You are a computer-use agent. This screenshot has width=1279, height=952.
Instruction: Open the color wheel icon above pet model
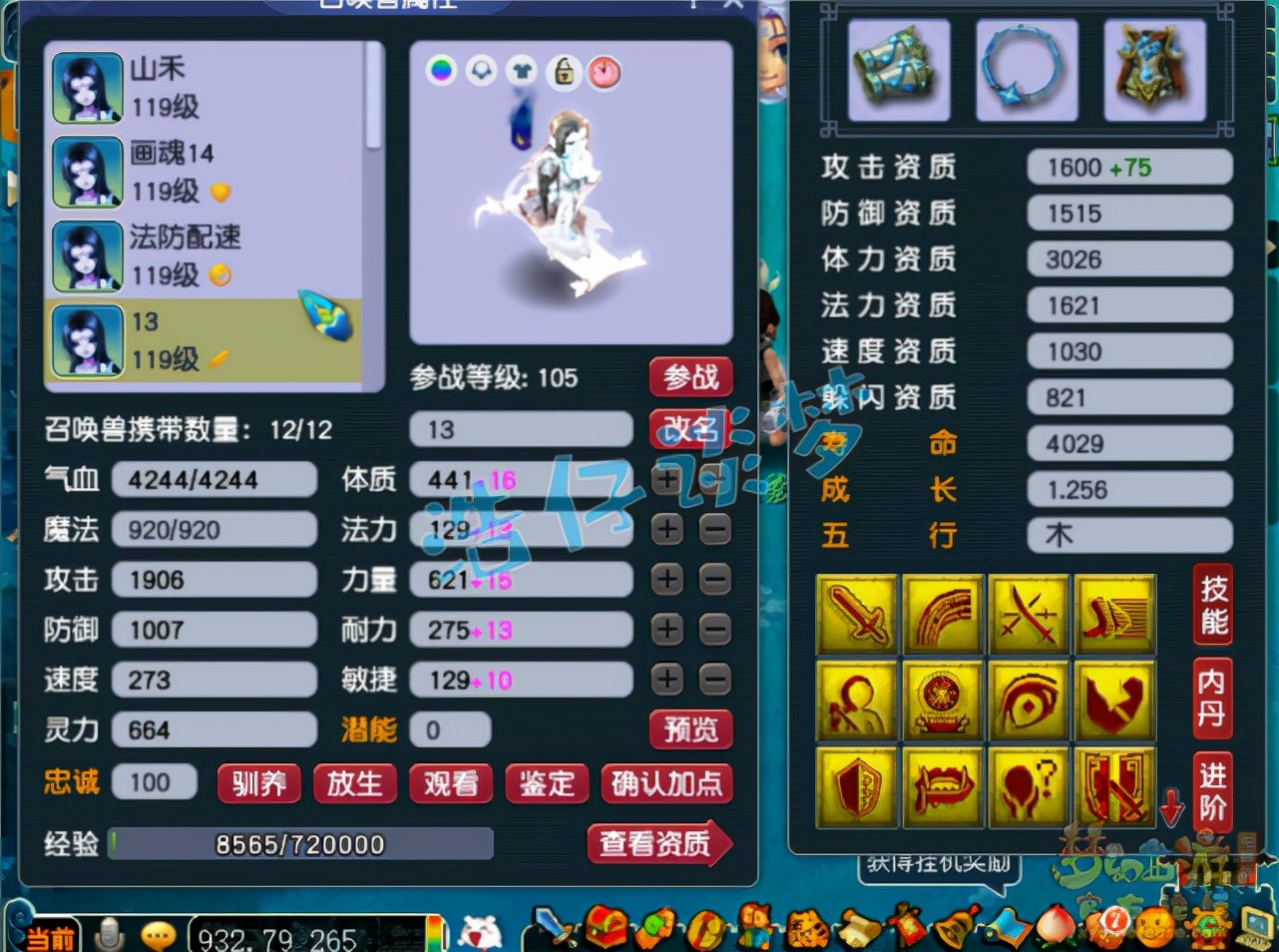tap(441, 72)
